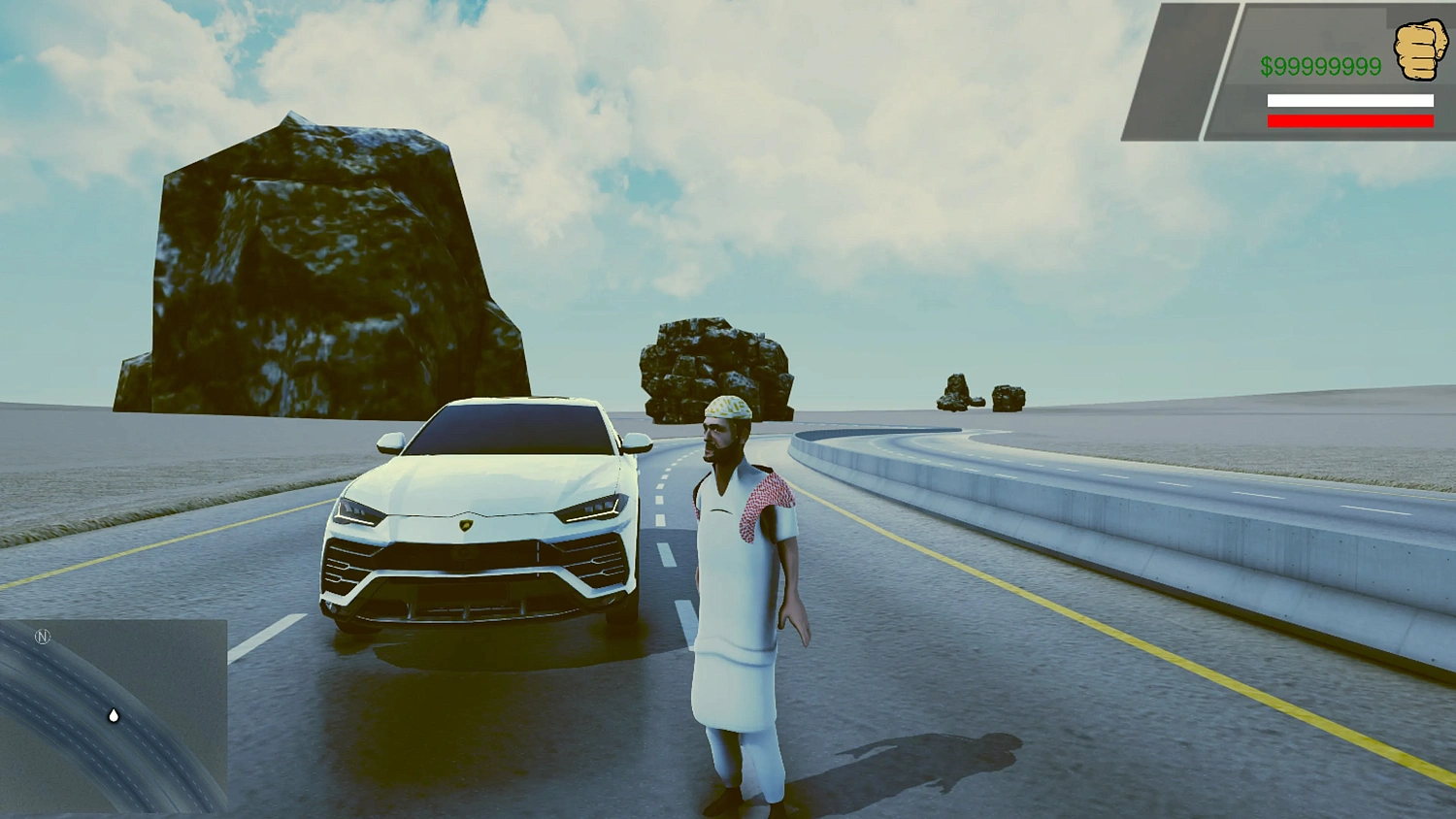Click the Lamborghini badge on the car grille
The height and width of the screenshot is (819, 1456).
point(466,525)
